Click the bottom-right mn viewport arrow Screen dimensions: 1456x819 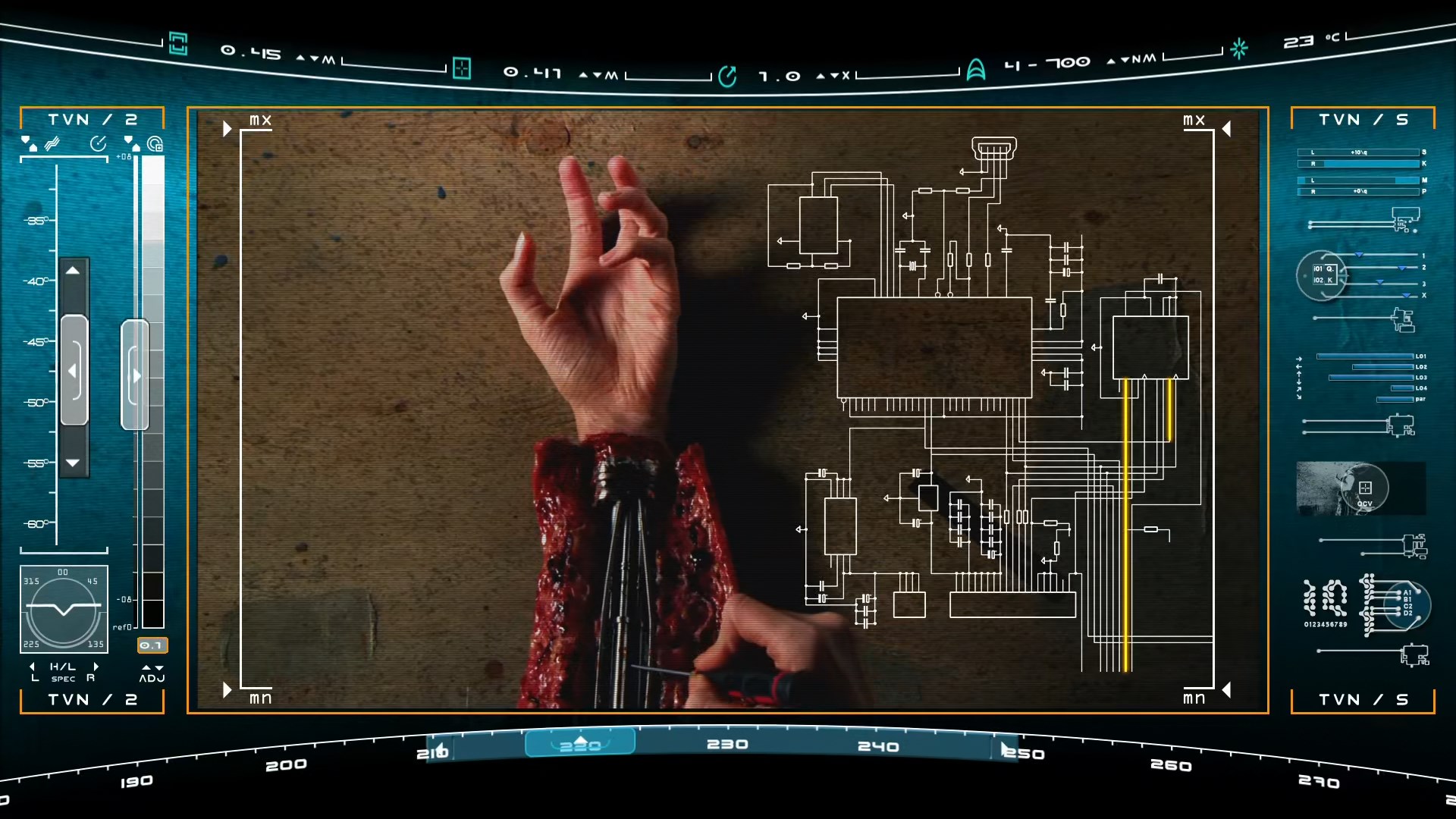[x=1226, y=690]
